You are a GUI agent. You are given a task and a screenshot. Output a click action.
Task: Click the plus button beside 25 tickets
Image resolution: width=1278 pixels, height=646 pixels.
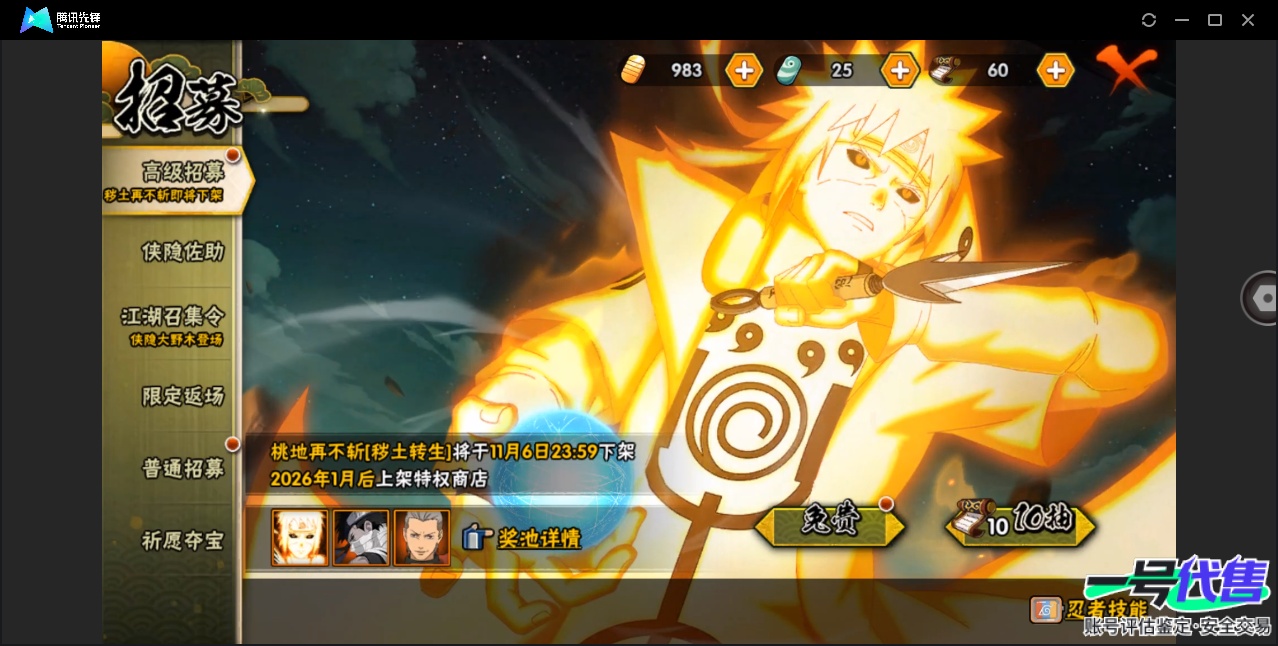(899, 70)
